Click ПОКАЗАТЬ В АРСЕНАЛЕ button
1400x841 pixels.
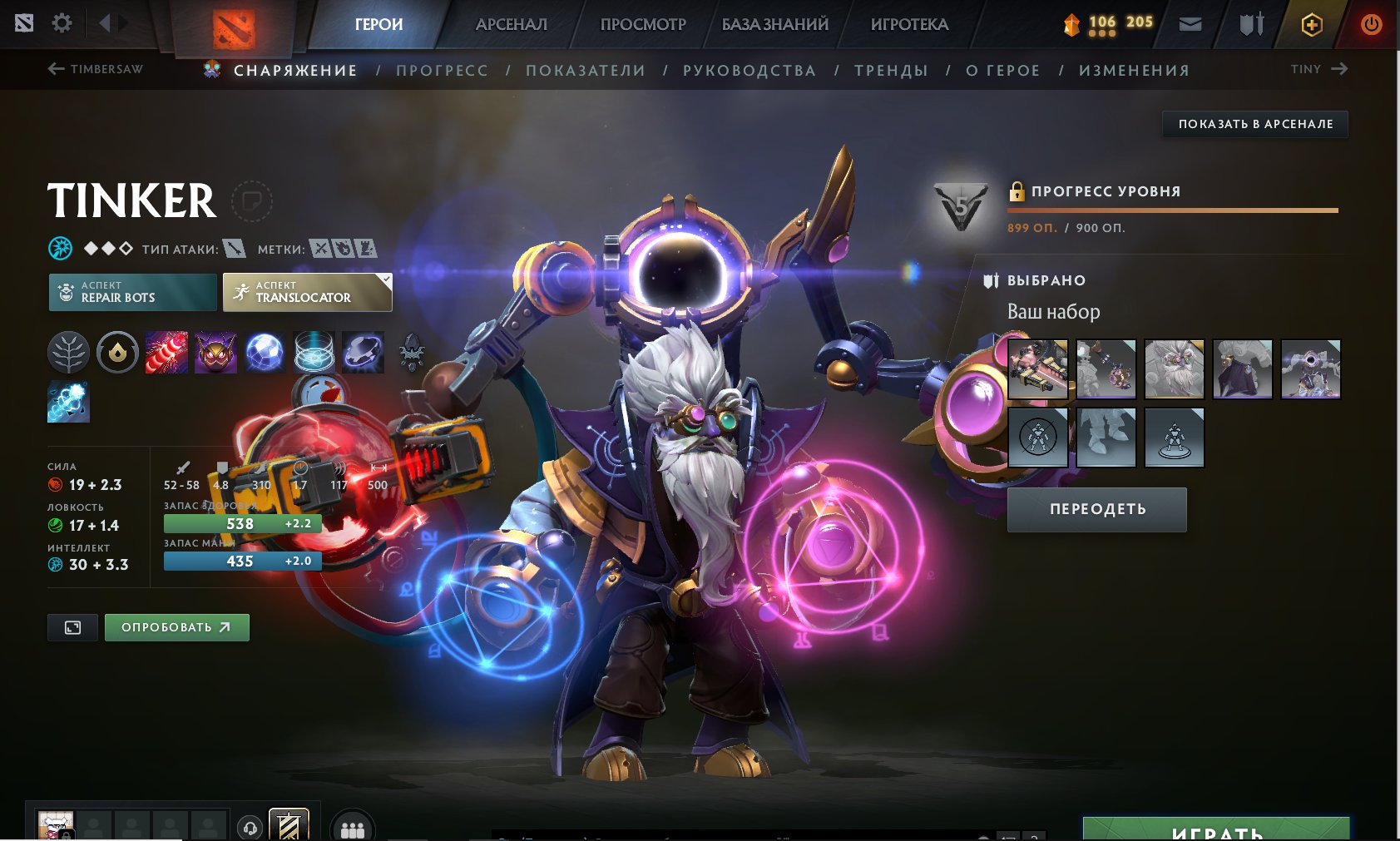(x=1254, y=123)
